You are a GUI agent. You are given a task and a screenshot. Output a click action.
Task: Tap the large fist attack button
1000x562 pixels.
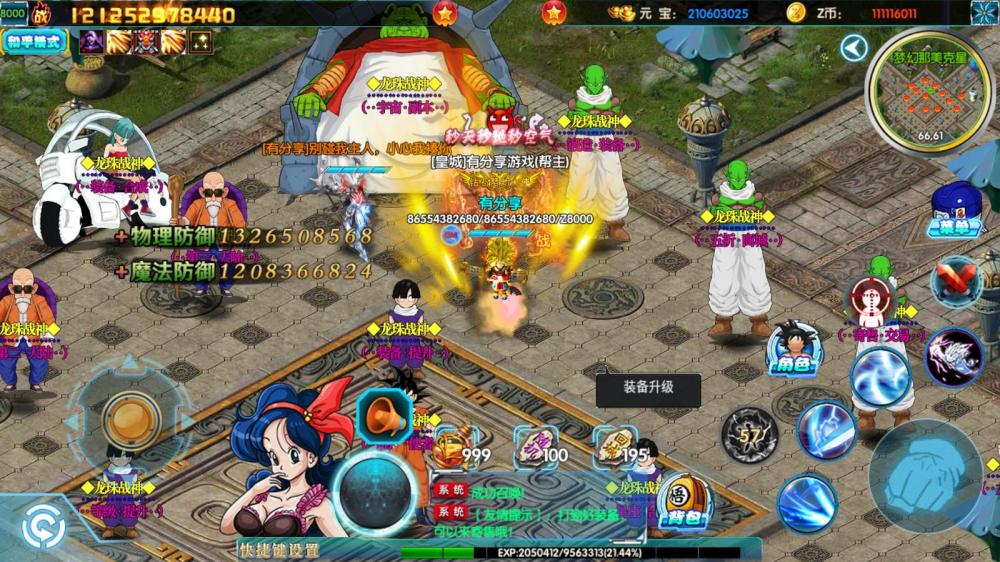pos(925,476)
